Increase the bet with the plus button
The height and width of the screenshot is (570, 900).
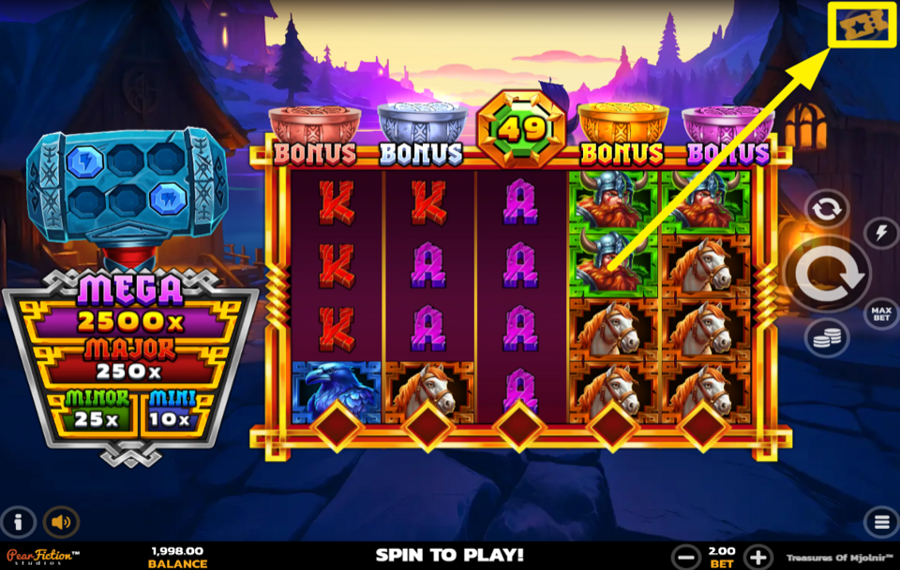coord(759,557)
